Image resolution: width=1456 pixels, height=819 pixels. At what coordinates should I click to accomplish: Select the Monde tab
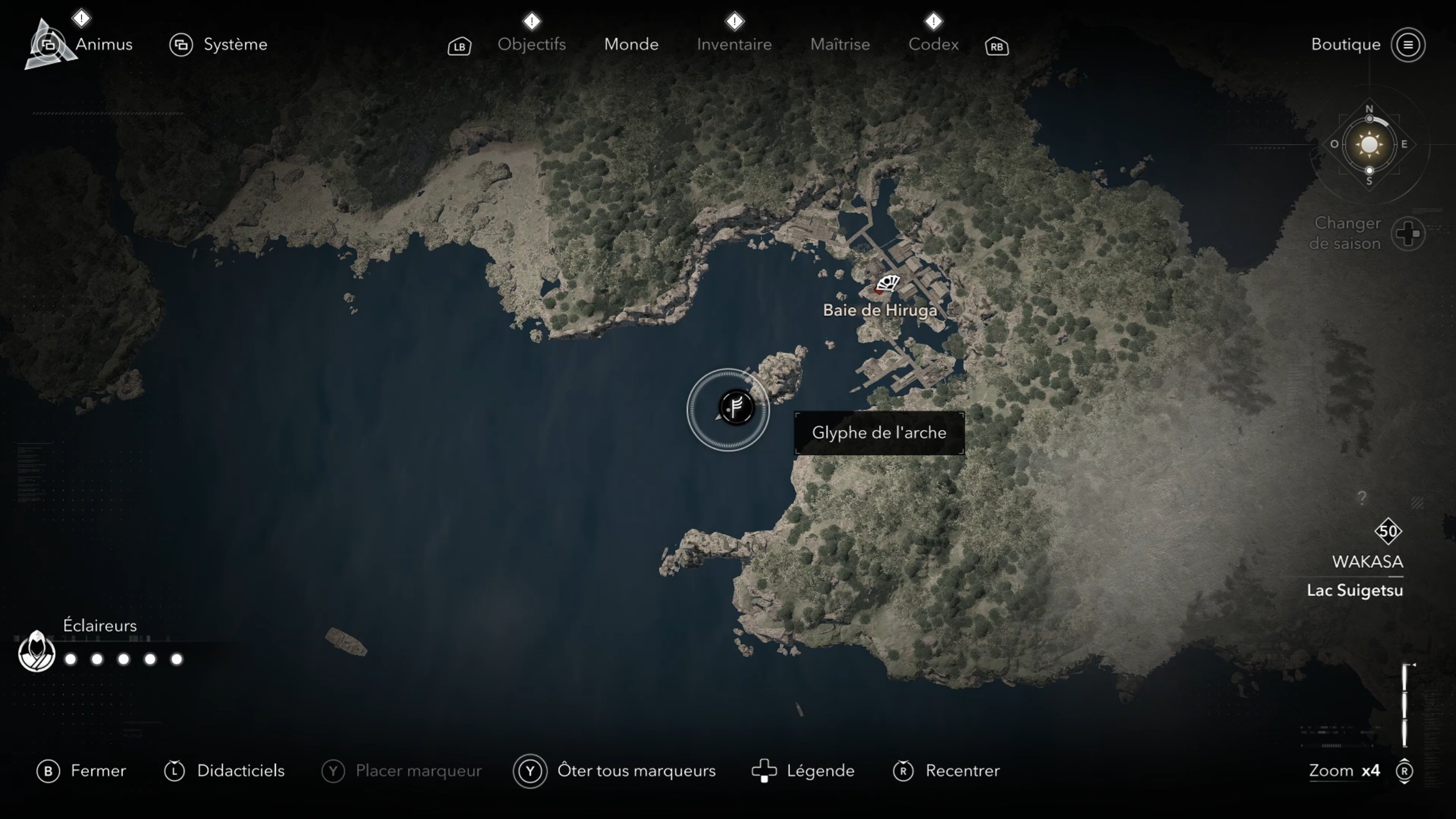click(631, 44)
